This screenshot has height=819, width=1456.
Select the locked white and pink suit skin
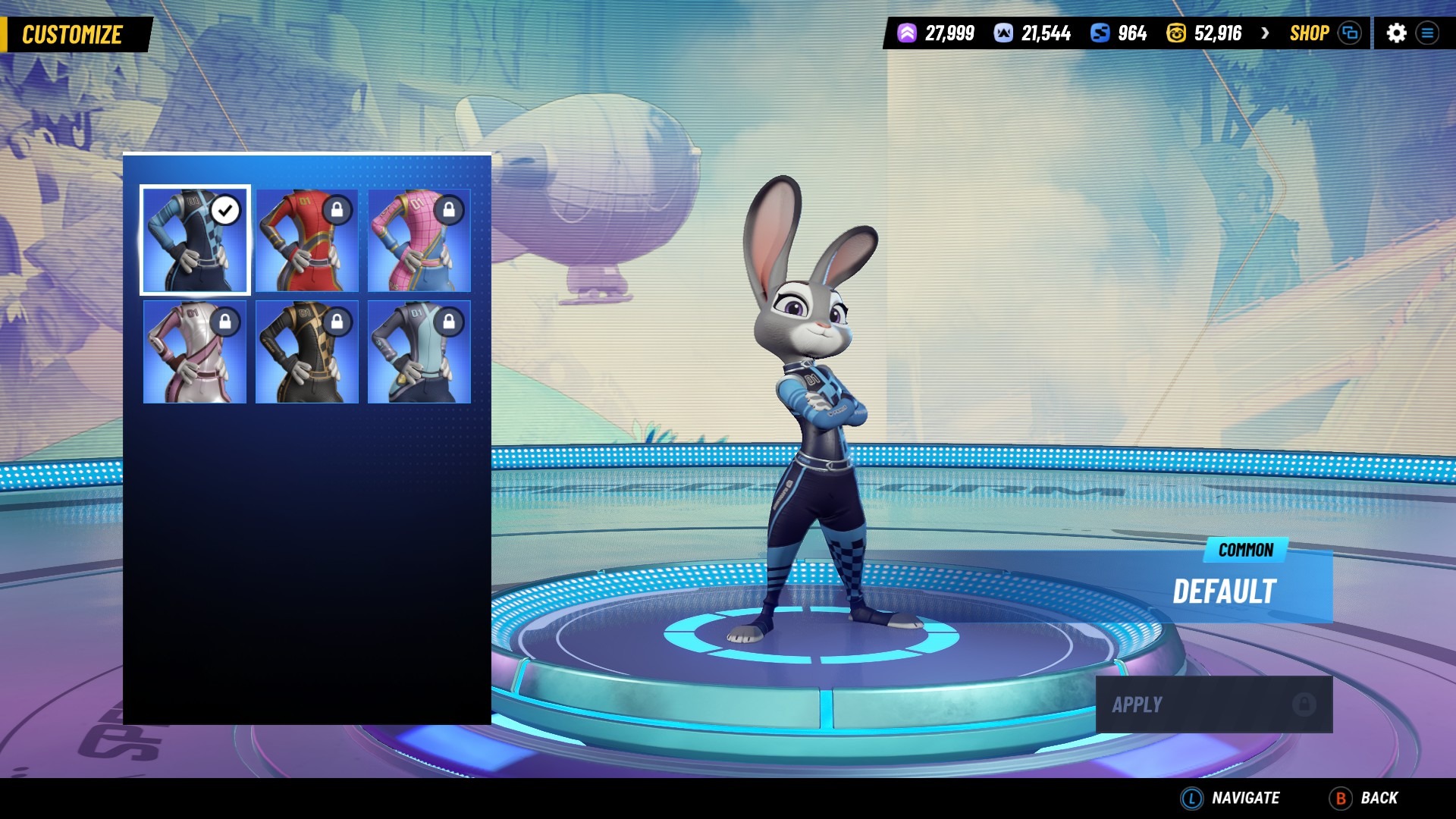[x=195, y=352]
